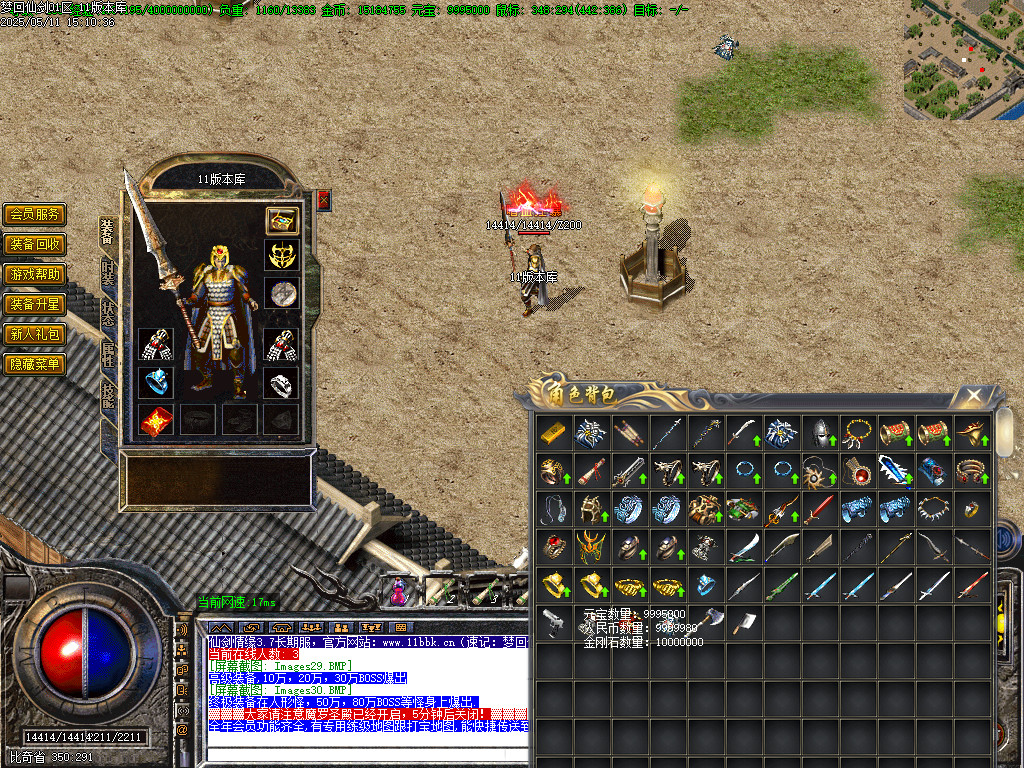Click the red talisman equipment slot

click(155, 420)
